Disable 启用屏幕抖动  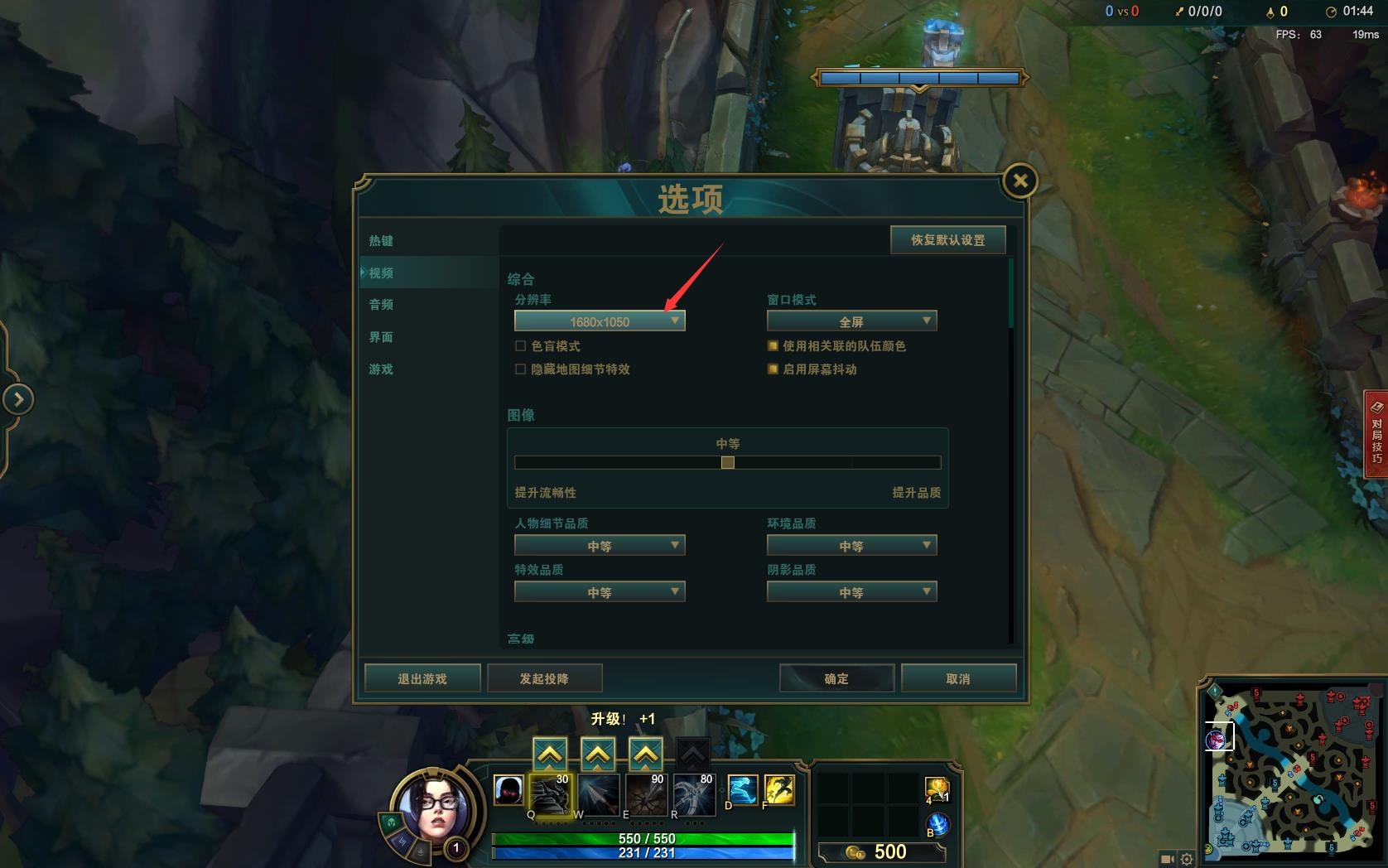coord(772,370)
